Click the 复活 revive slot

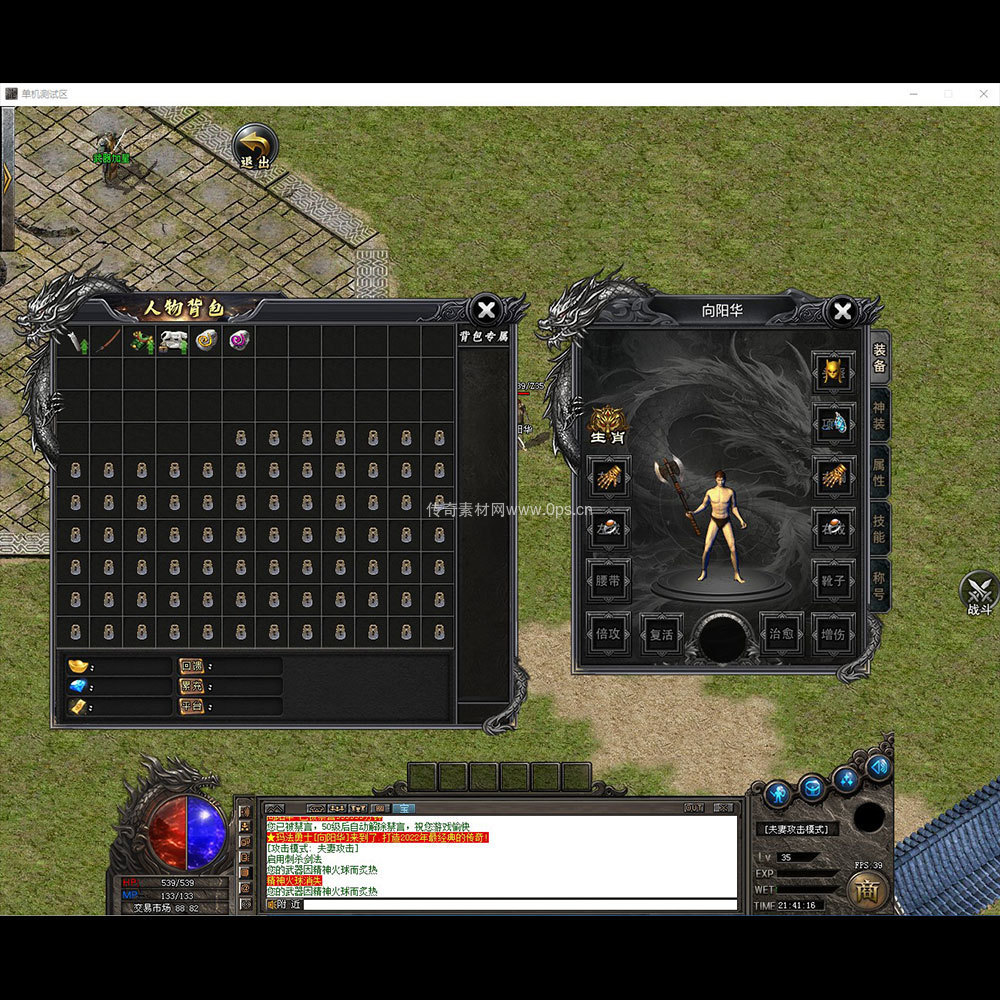(x=661, y=634)
